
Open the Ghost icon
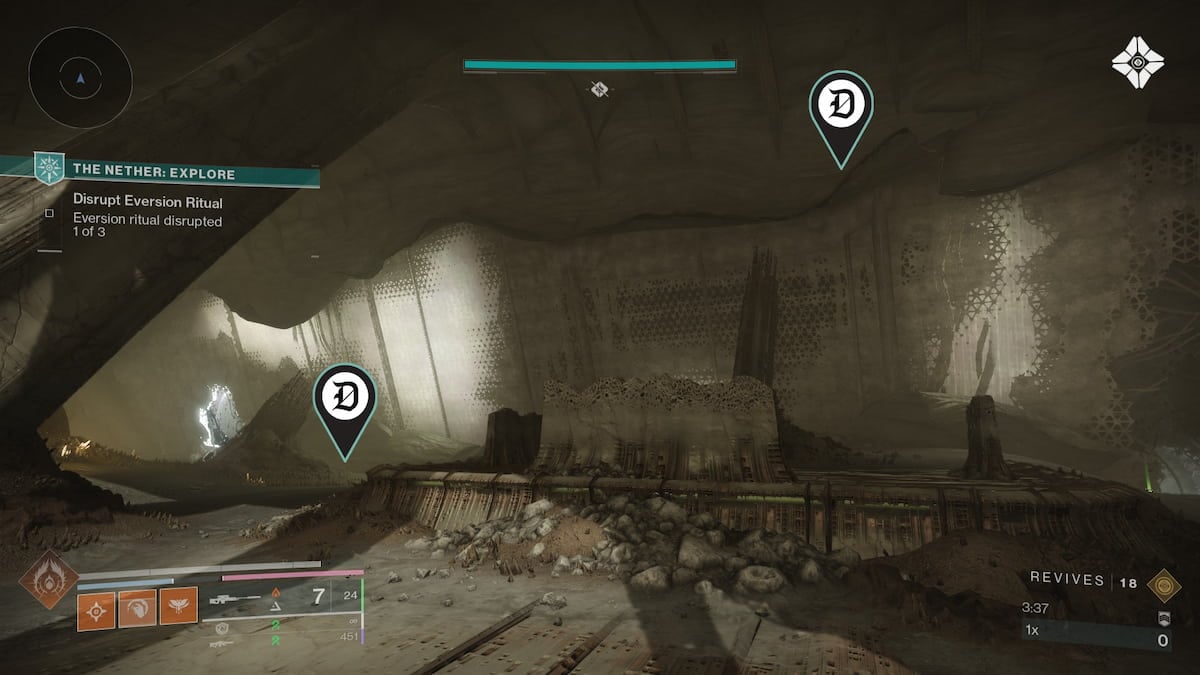(1137, 62)
